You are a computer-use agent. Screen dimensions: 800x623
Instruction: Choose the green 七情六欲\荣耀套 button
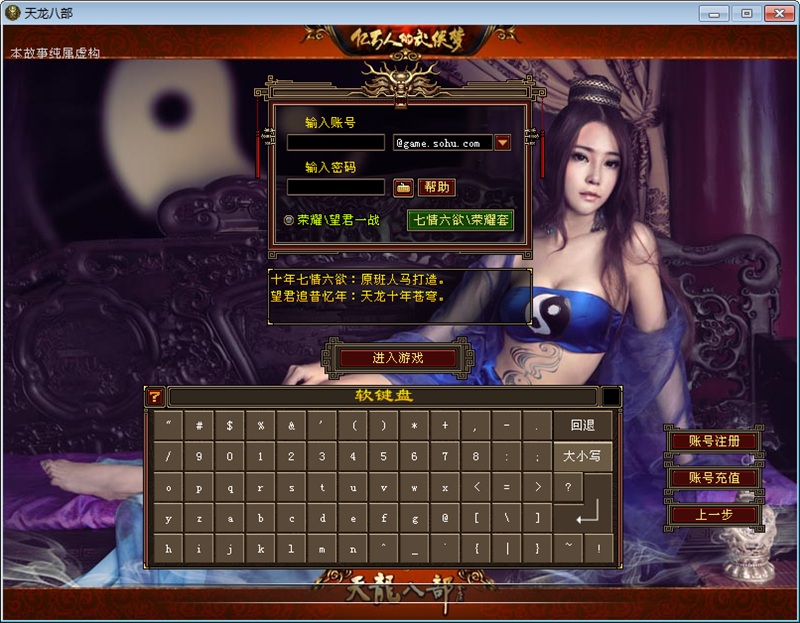click(460, 220)
